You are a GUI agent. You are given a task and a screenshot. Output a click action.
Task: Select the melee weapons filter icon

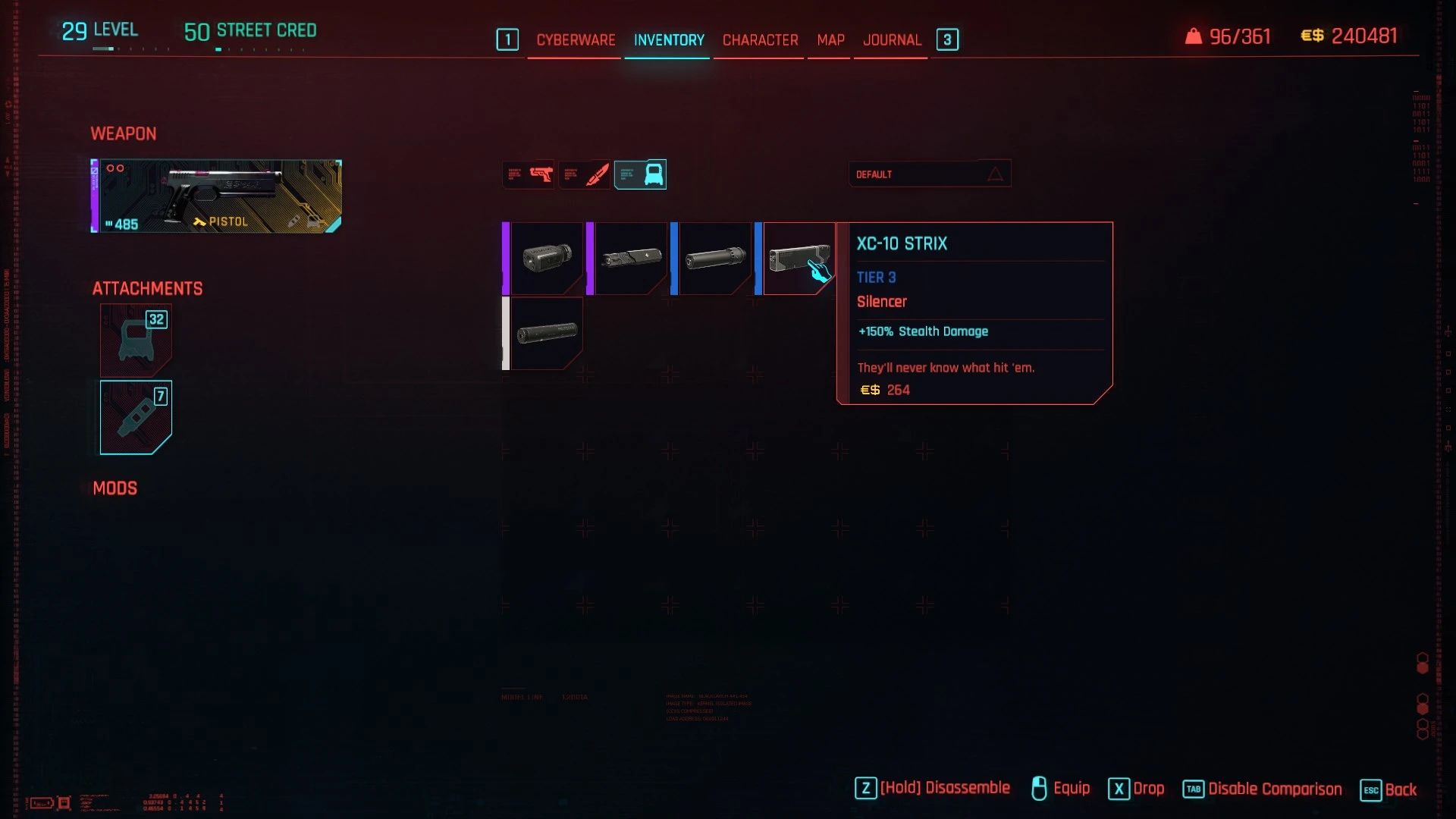click(585, 174)
